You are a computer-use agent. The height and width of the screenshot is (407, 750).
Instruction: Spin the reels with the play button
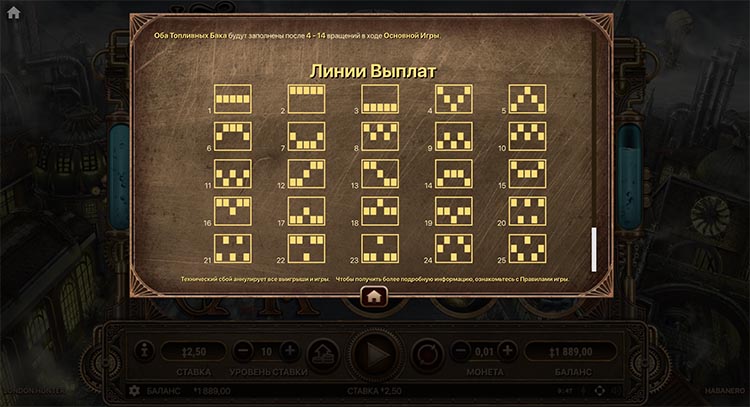pos(375,352)
